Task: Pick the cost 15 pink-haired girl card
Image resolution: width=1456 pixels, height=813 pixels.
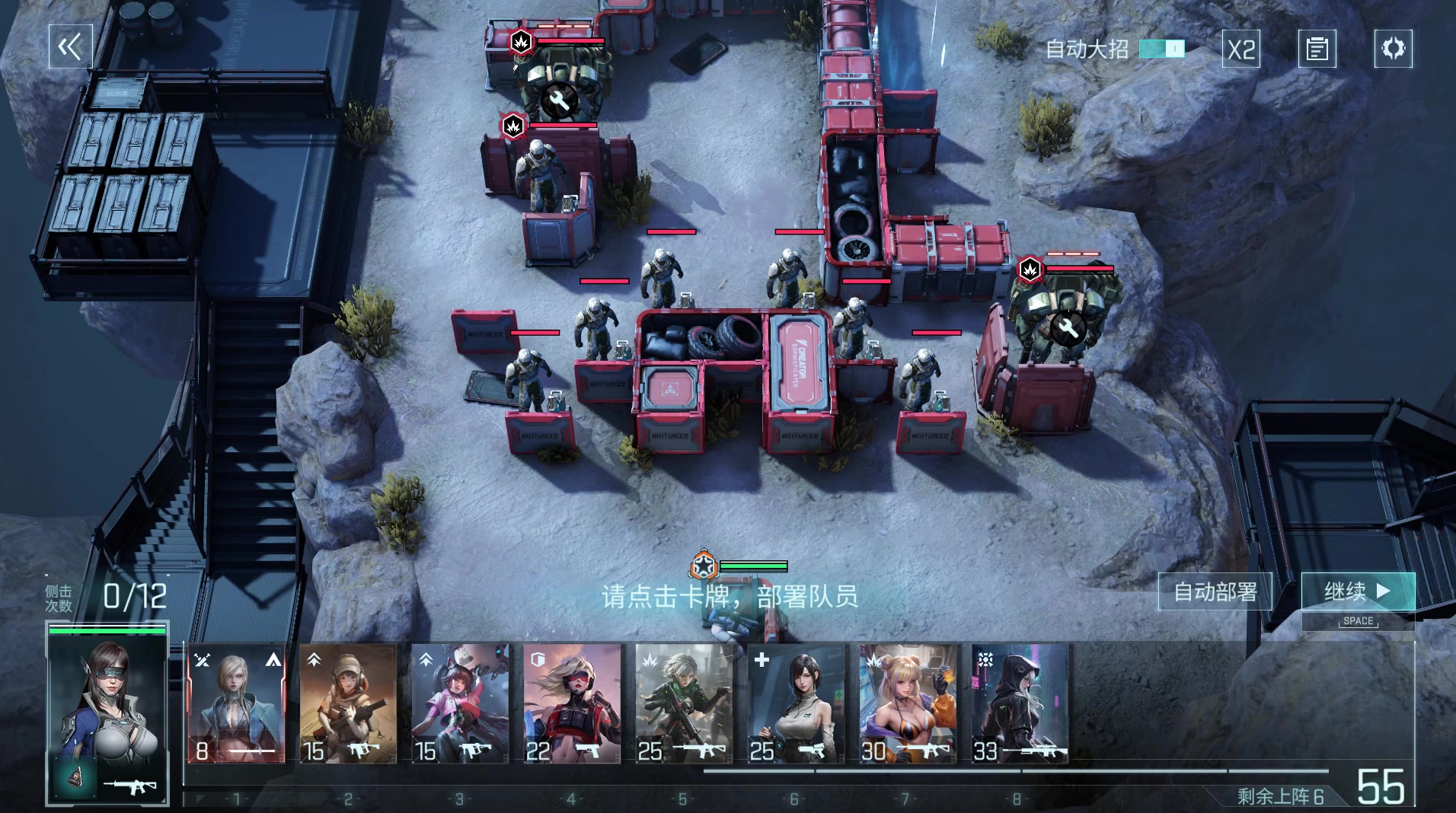Action: (x=460, y=704)
